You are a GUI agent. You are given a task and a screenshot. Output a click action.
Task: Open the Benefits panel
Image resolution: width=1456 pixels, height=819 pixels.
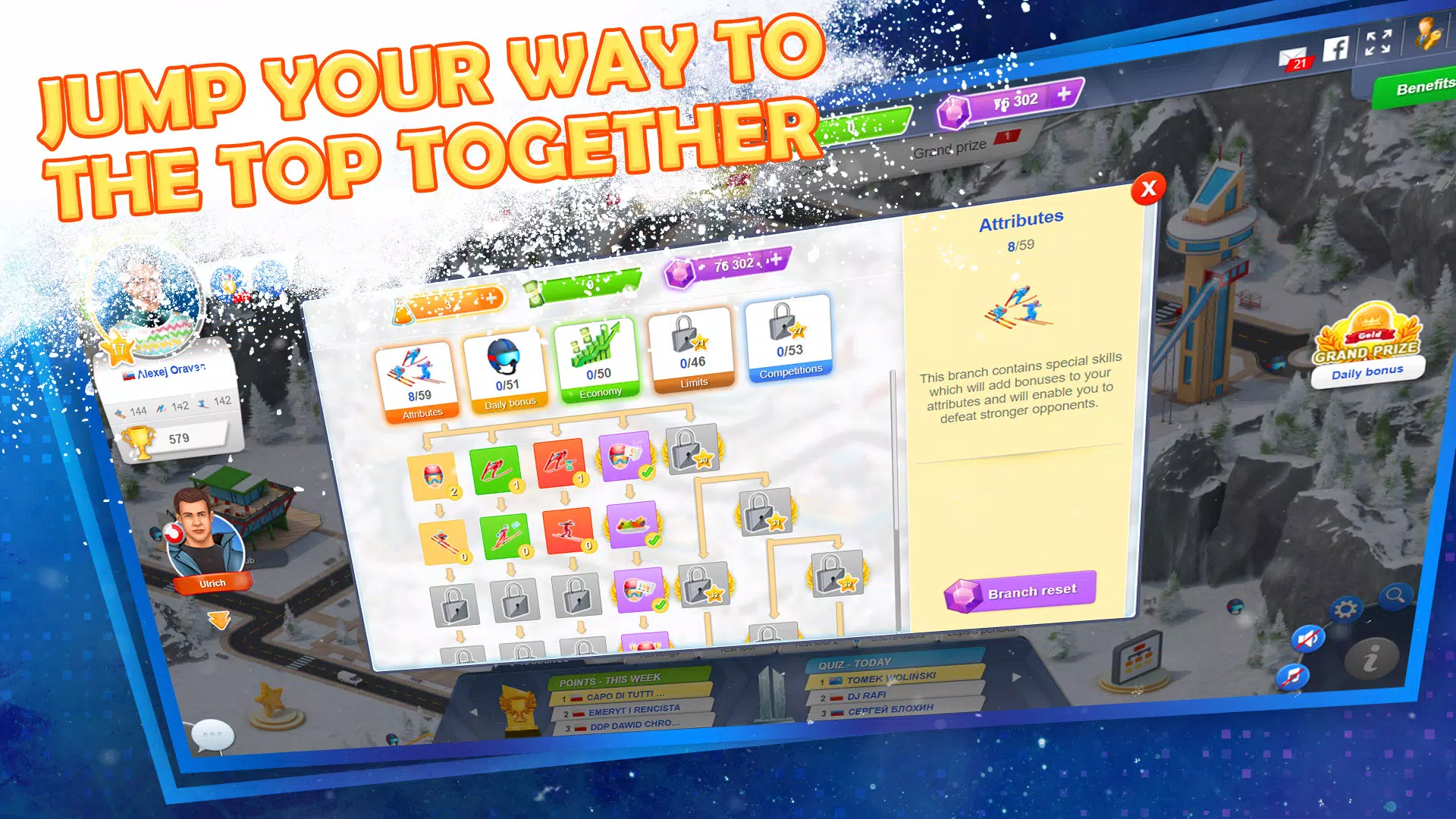(x=1424, y=87)
